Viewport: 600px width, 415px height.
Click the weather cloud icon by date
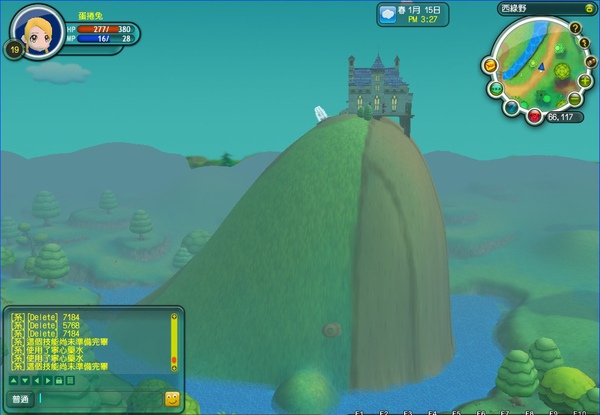(x=387, y=15)
